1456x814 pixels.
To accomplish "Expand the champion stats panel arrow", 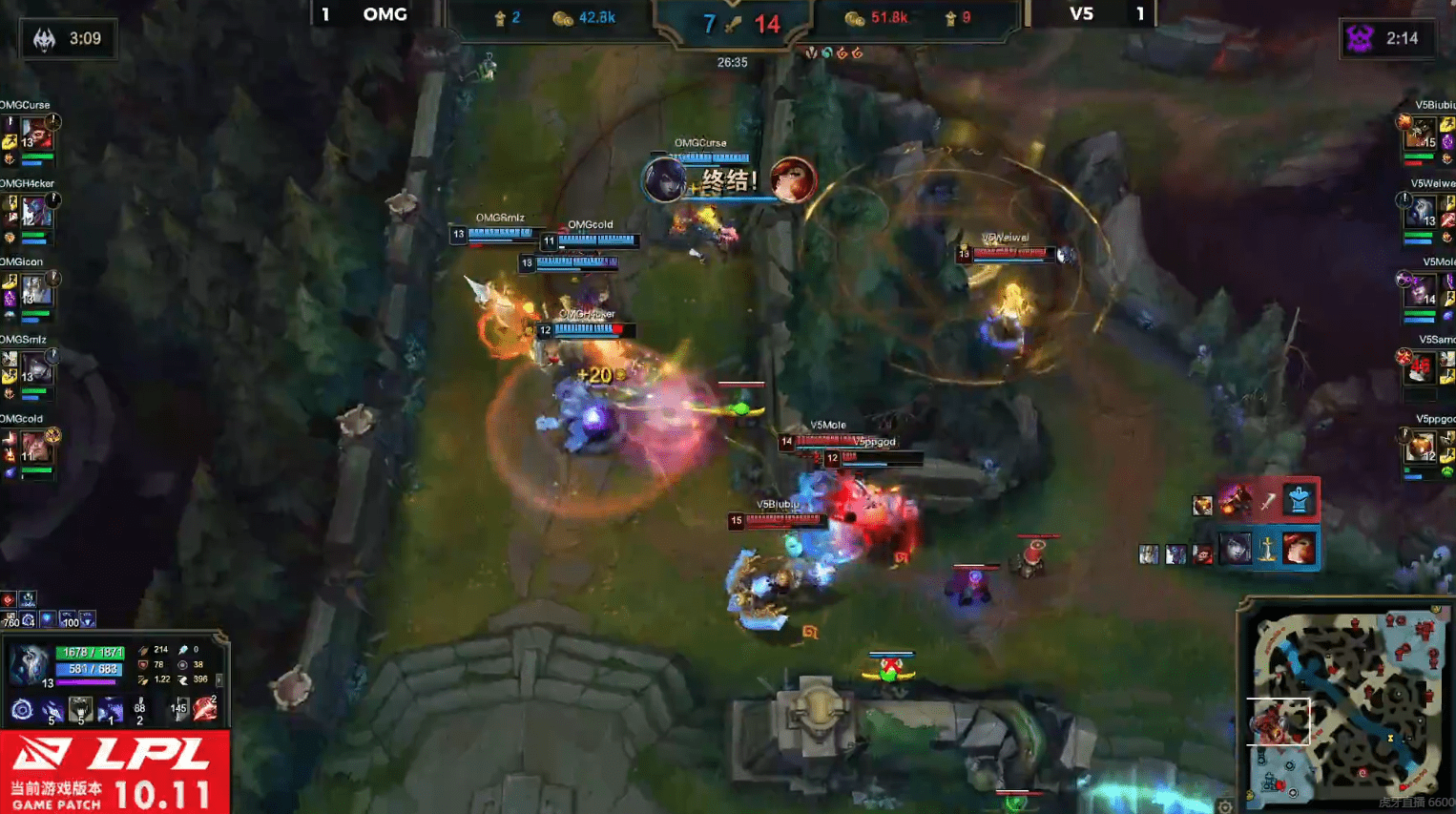I will tap(219, 680).
